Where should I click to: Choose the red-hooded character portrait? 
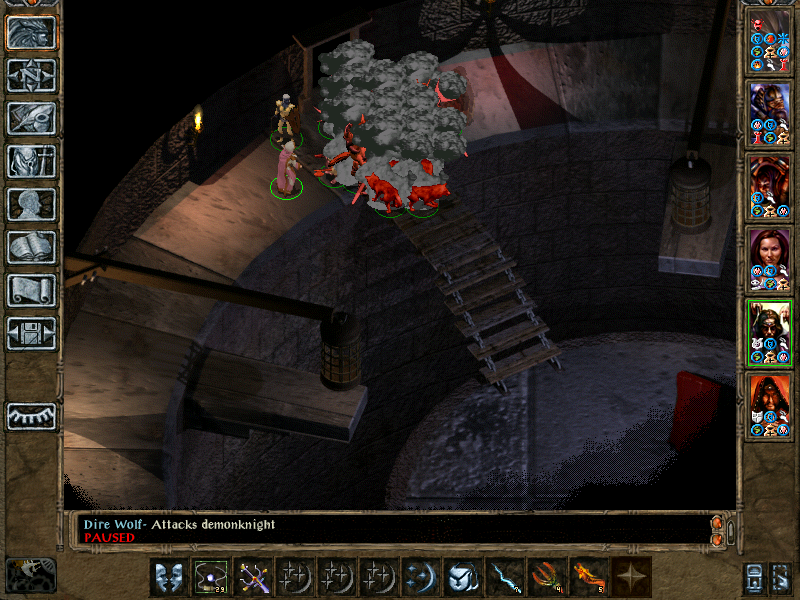tap(770, 404)
